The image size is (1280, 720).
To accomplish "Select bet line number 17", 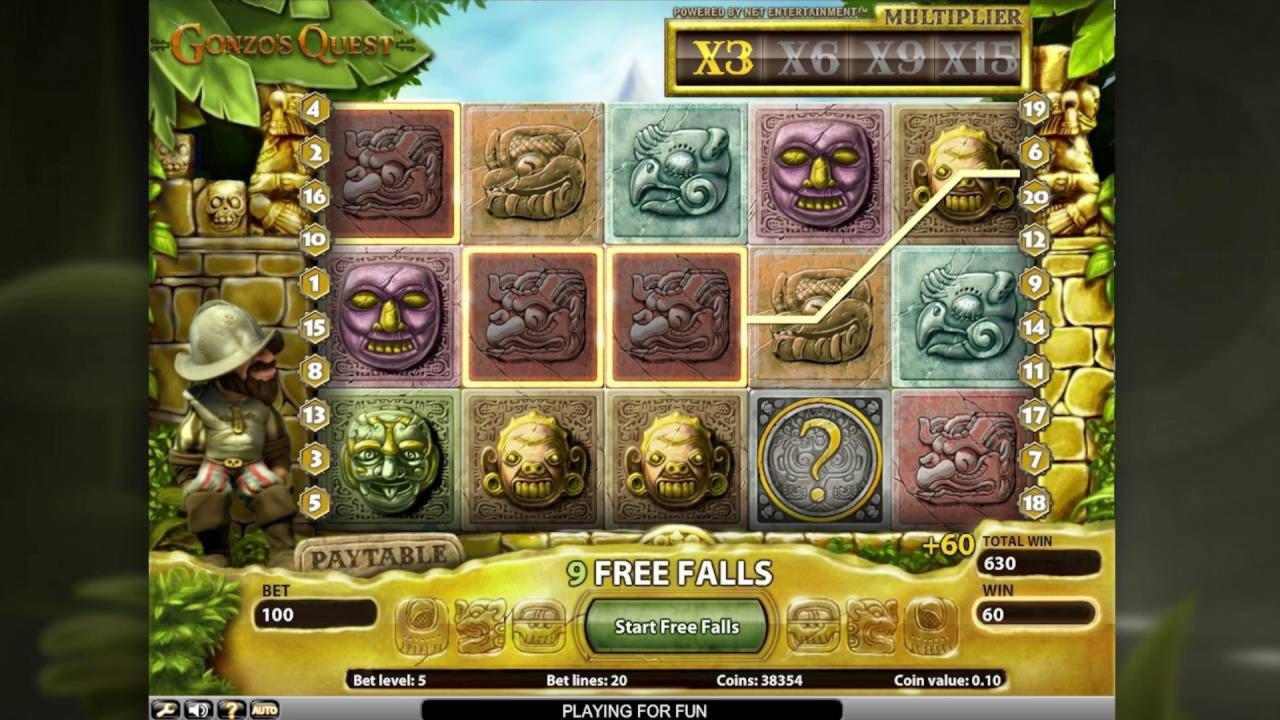I will coord(1034,414).
